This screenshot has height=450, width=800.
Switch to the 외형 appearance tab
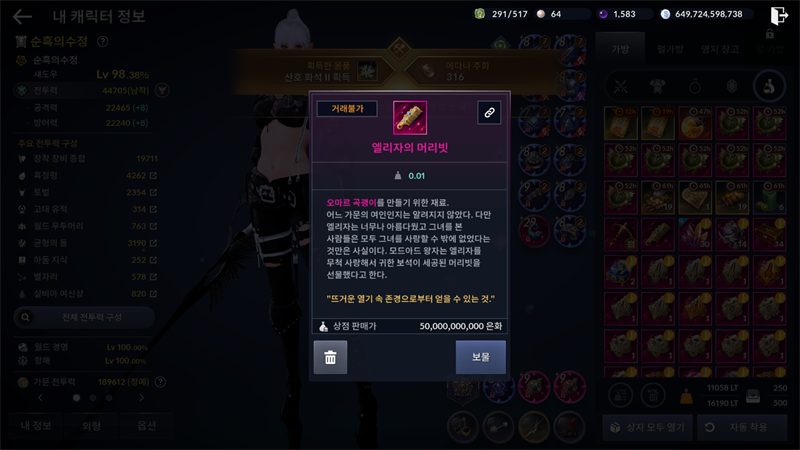[91, 426]
